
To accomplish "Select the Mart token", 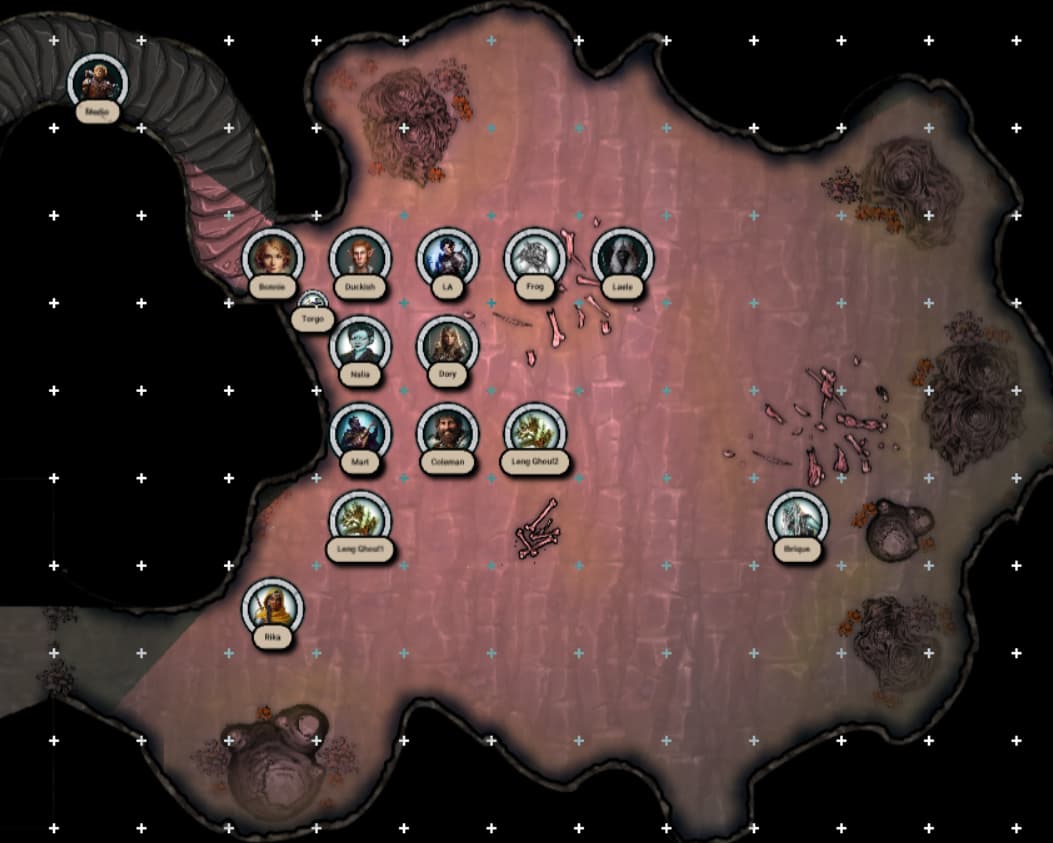I will 360,433.
